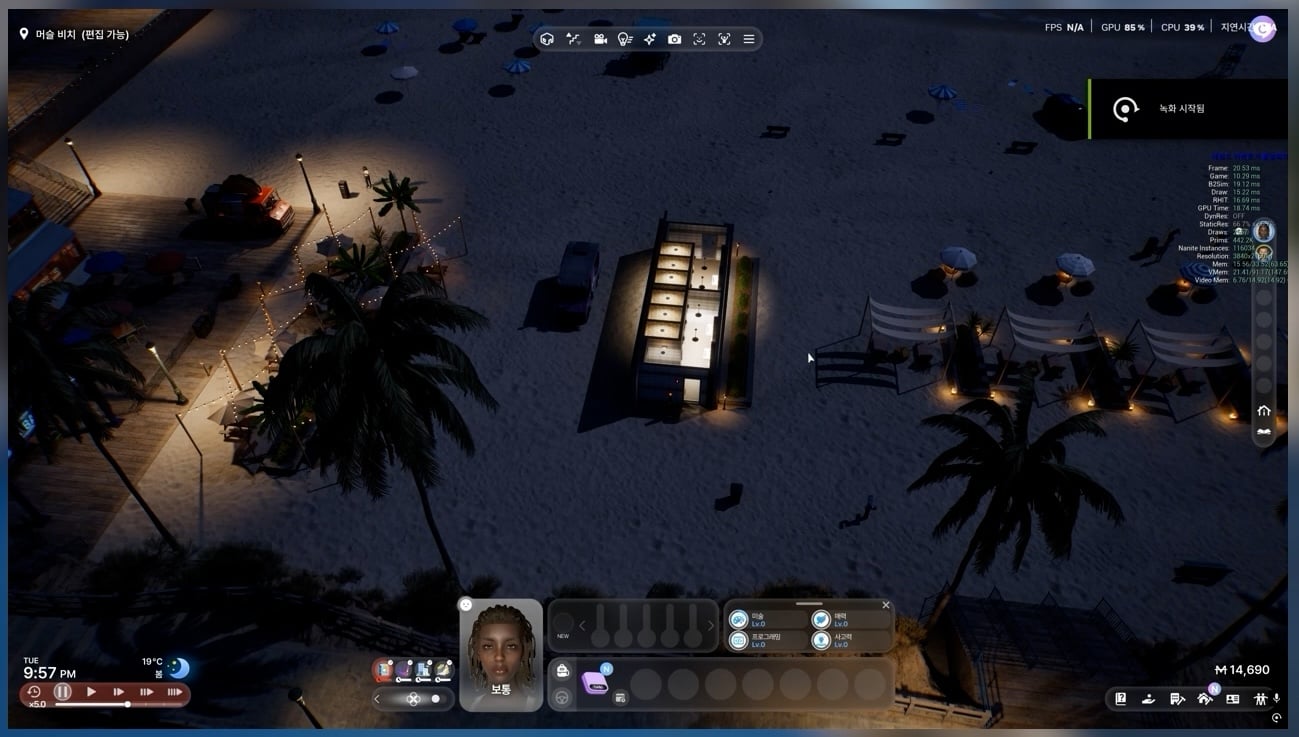Image resolution: width=1299 pixels, height=737 pixels.
Task: Open the full-body motion capture tool
Action: pos(724,39)
